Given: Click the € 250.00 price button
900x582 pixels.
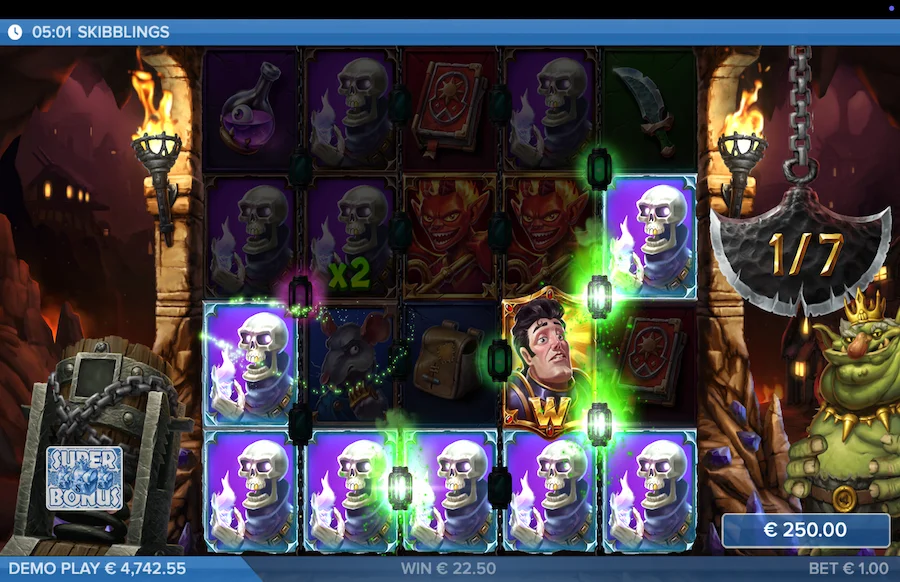Looking at the screenshot, I should click(806, 530).
